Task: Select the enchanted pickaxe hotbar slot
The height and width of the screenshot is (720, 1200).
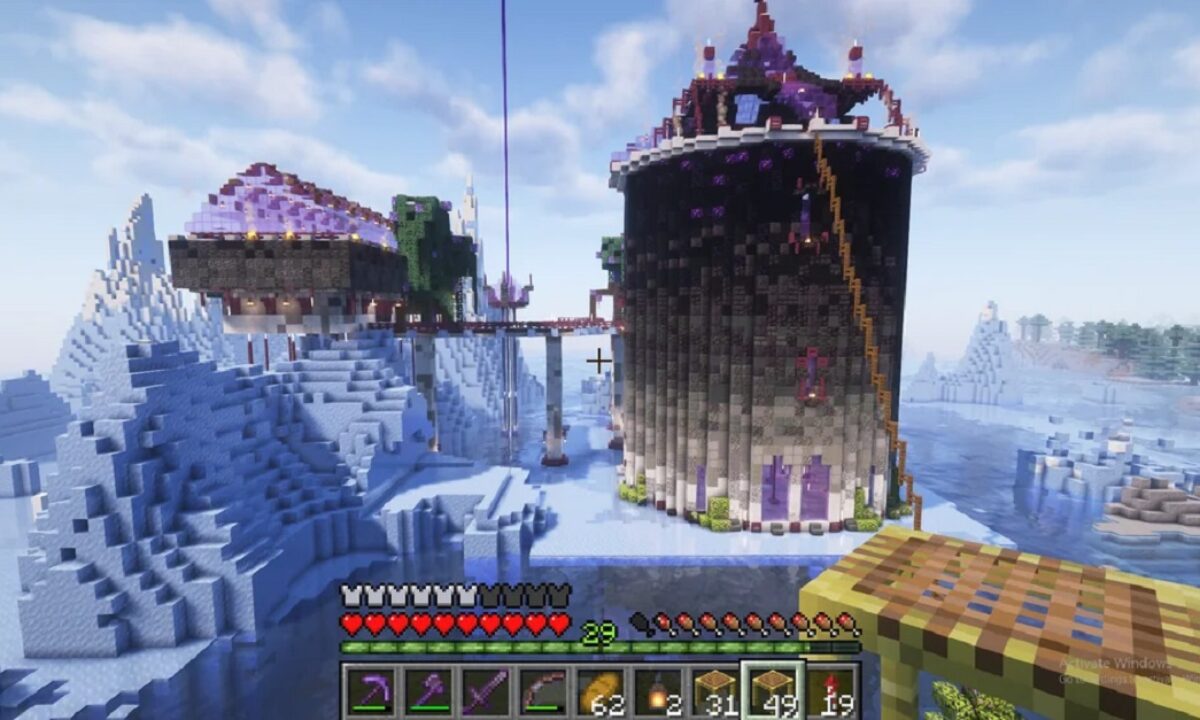Action: [x=371, y=691]
